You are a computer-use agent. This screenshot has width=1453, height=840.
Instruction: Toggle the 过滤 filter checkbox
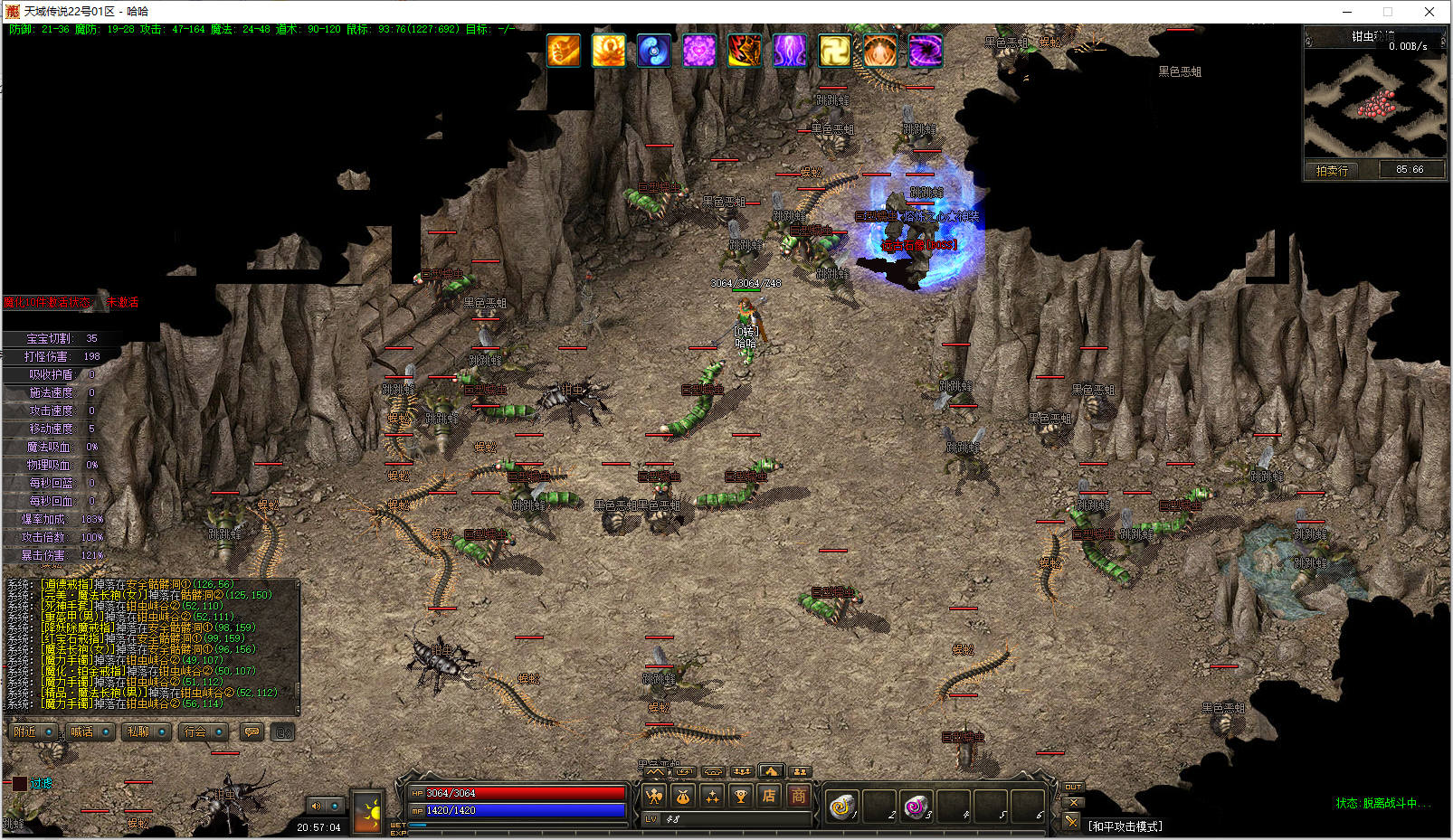[x=20, y=784]
